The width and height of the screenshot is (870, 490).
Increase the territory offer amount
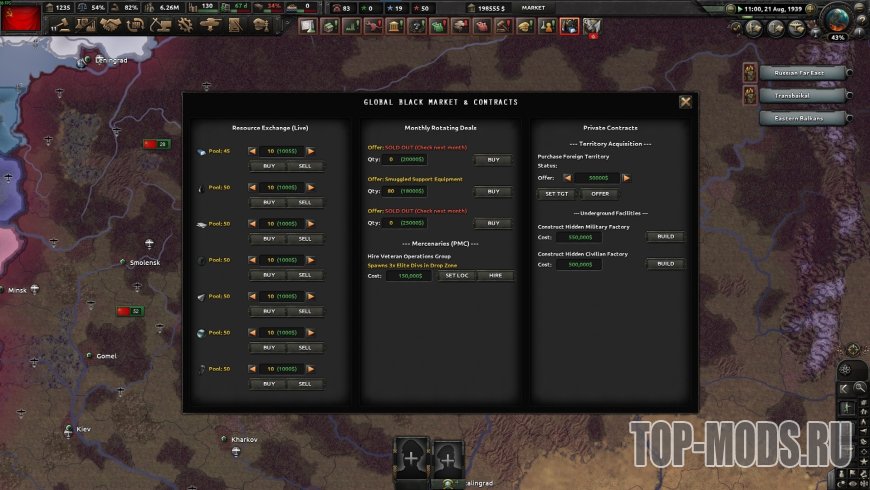click(626, 178)
